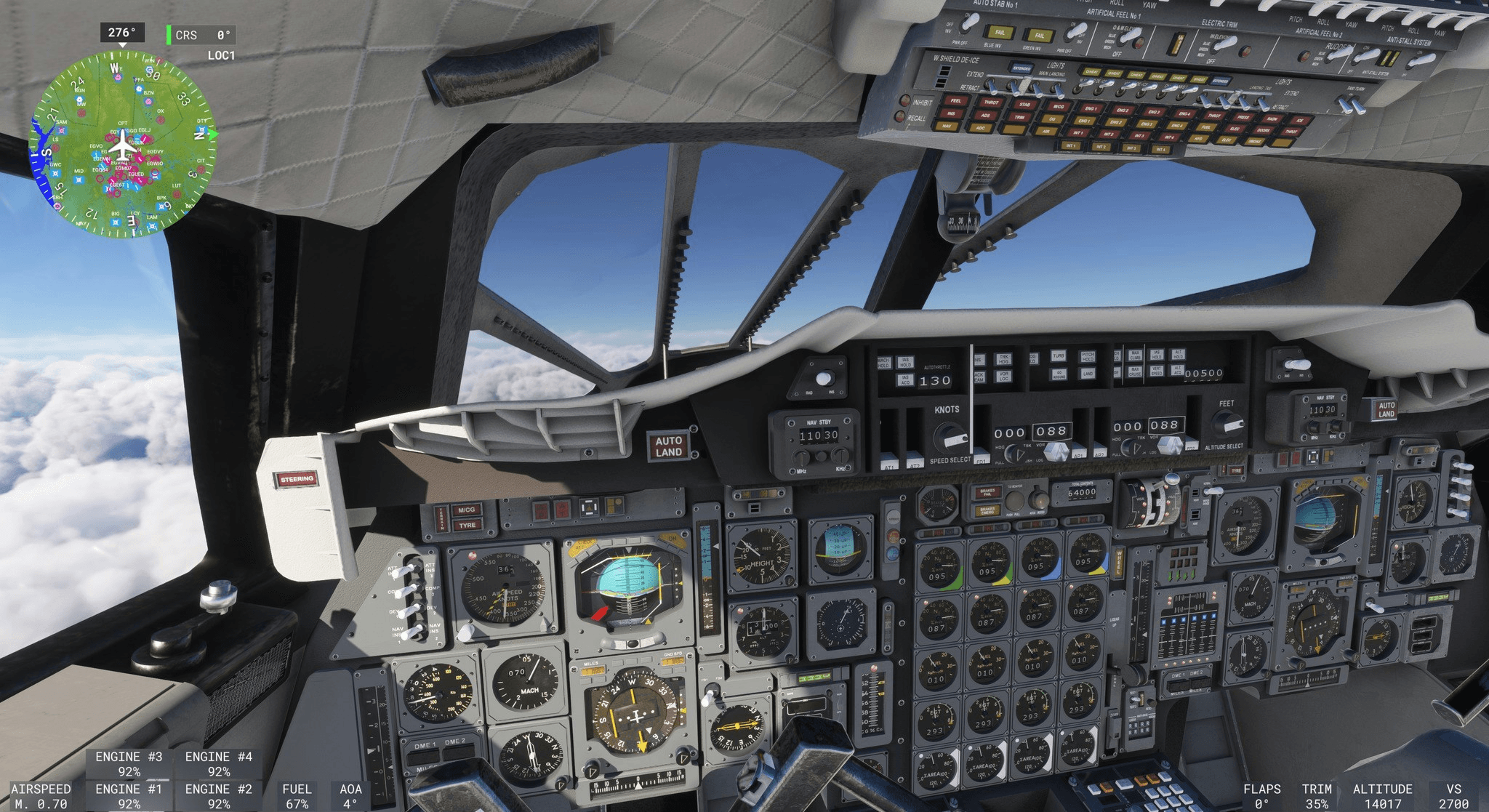Engage PITCH HOLD mode
Image resolution: width=1489 pixels, height=812 pixels.
click(1088, 357)
